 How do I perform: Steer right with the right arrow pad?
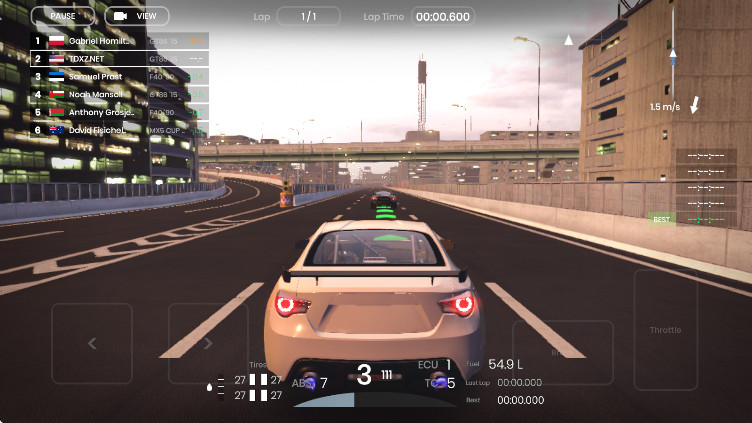(x=208, y=343)
